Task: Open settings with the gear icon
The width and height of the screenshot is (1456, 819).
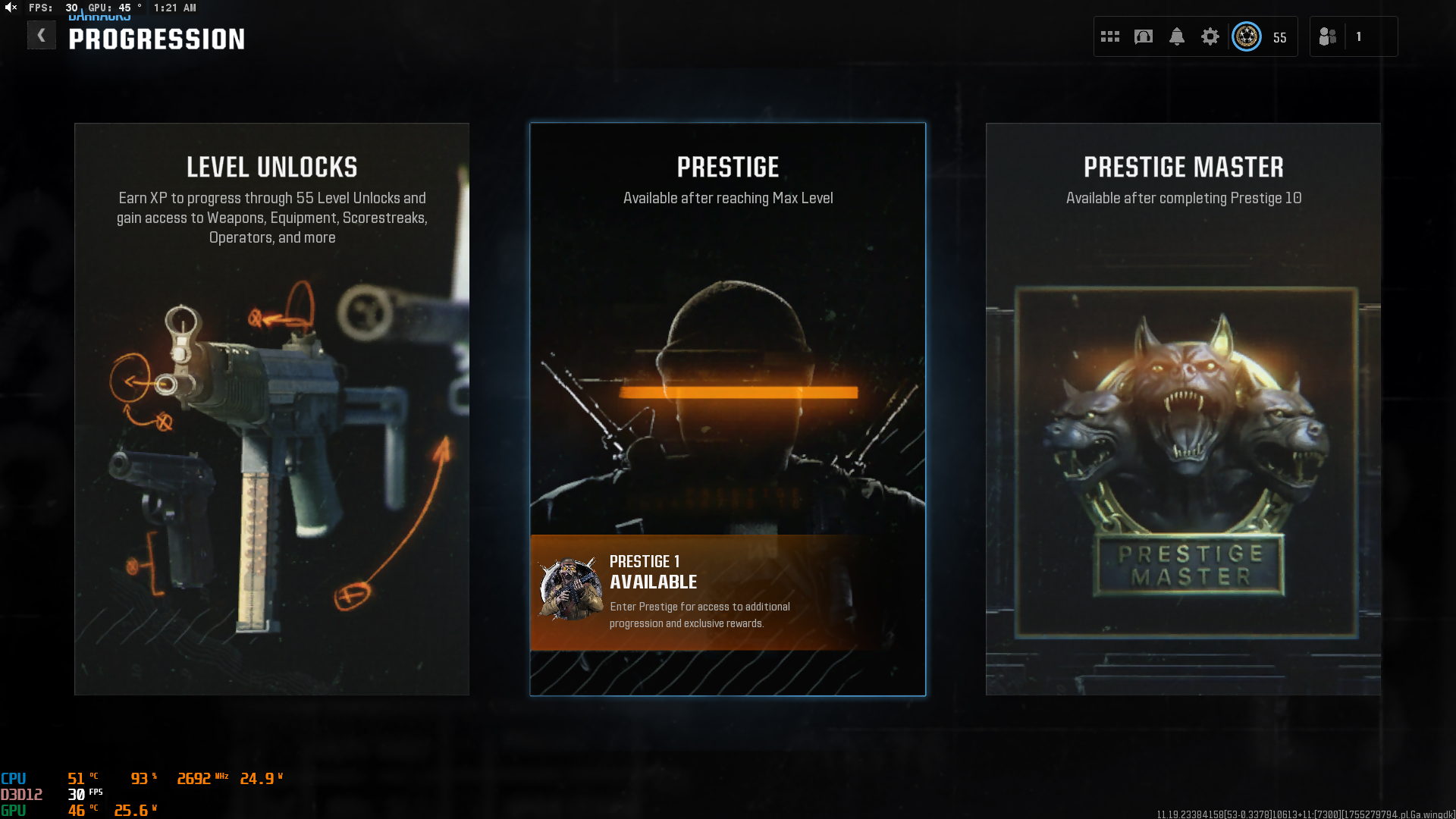Action: click(x=1210, y=36)
